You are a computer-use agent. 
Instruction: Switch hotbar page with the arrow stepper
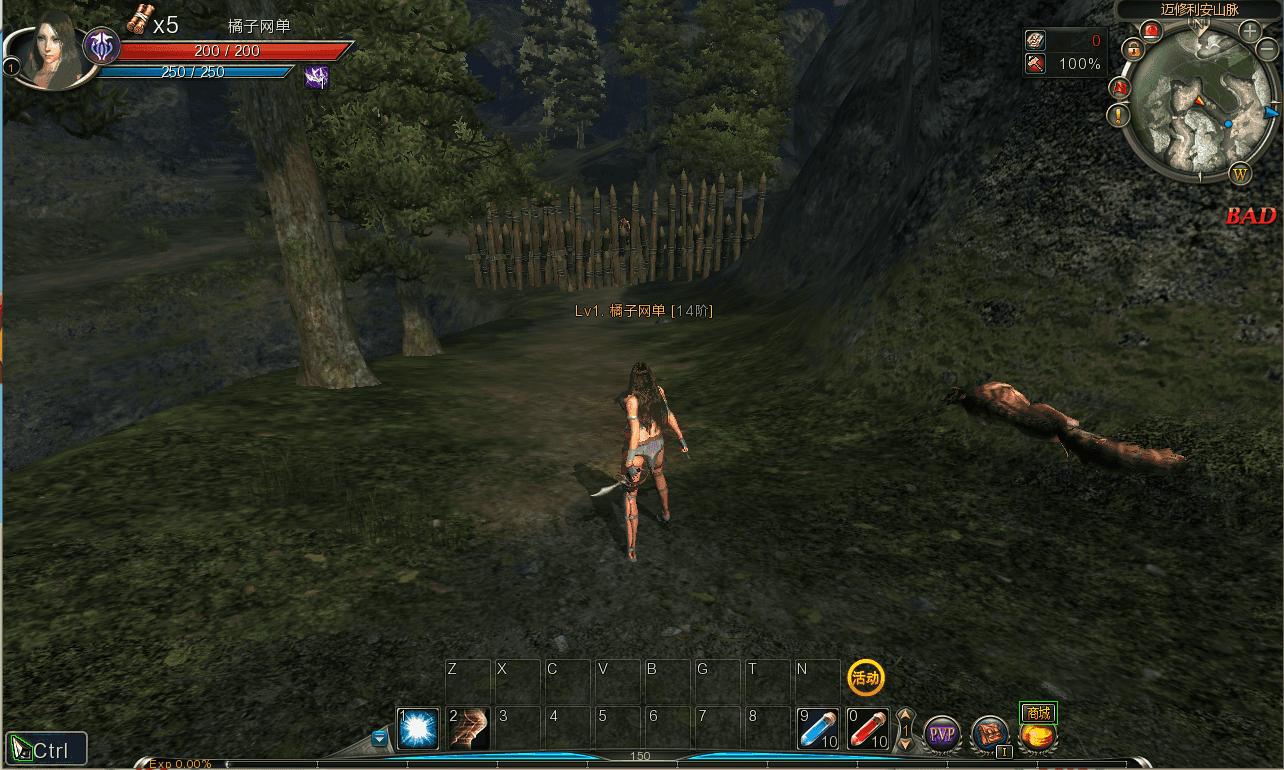(x=905, y=730)
